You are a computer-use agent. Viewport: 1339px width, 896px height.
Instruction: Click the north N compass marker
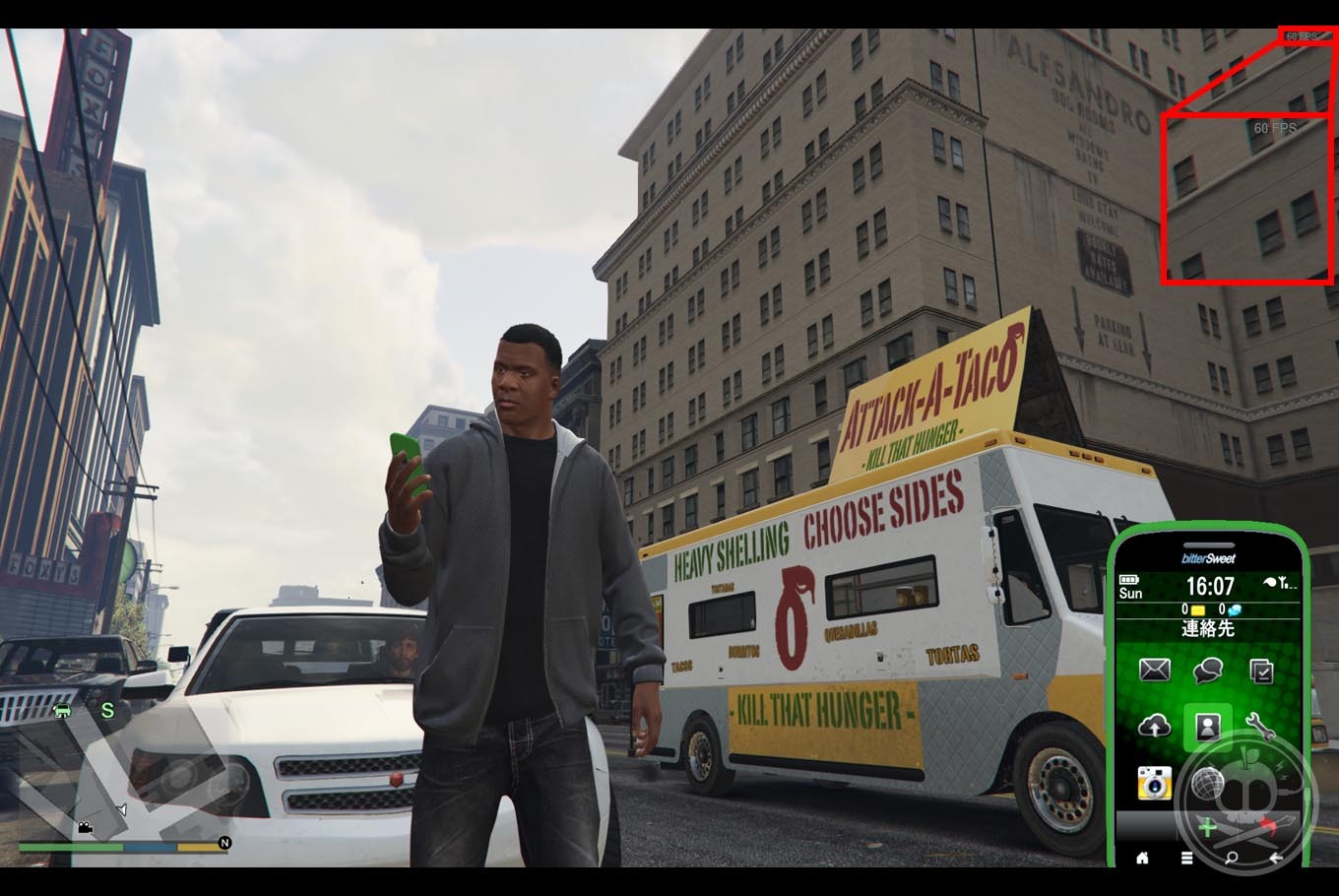point(224,843)
